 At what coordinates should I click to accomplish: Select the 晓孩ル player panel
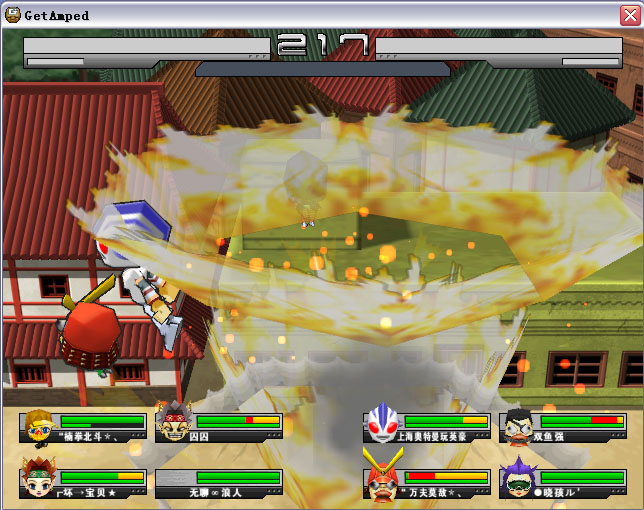click(563, 483)
